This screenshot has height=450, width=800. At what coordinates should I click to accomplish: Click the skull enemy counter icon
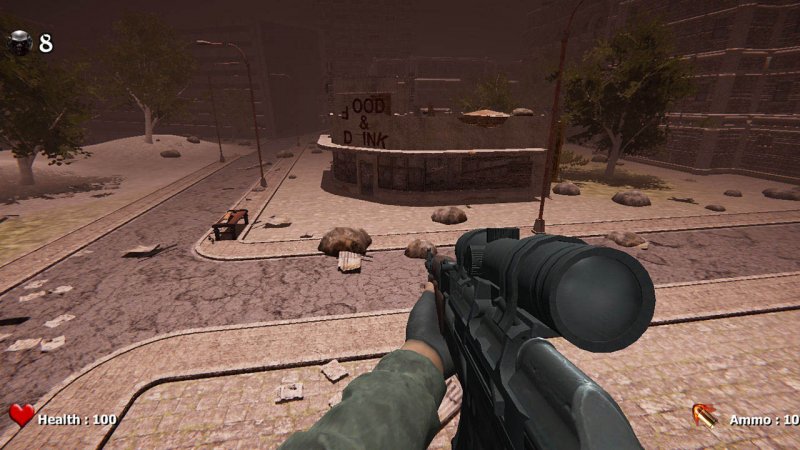coord(20,42)
